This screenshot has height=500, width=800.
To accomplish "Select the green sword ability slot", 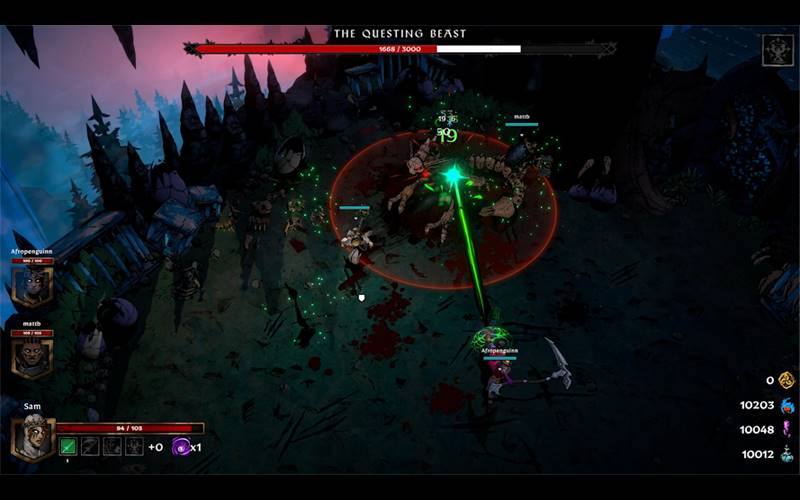I will [x=68, y=446].
